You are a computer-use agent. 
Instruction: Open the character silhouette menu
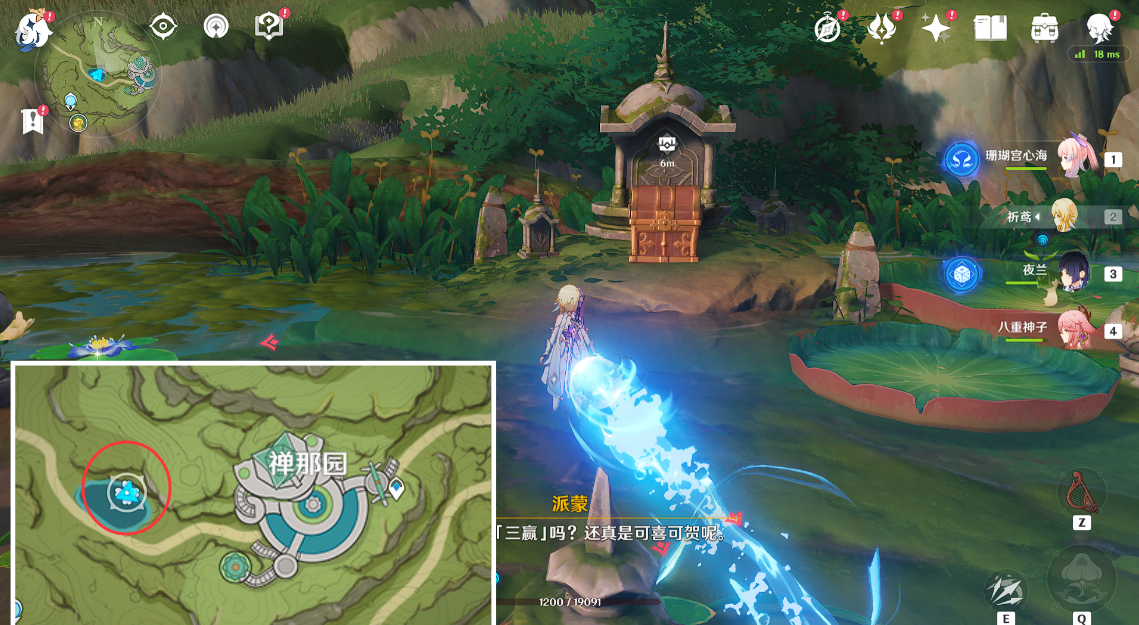point(1100,27)
